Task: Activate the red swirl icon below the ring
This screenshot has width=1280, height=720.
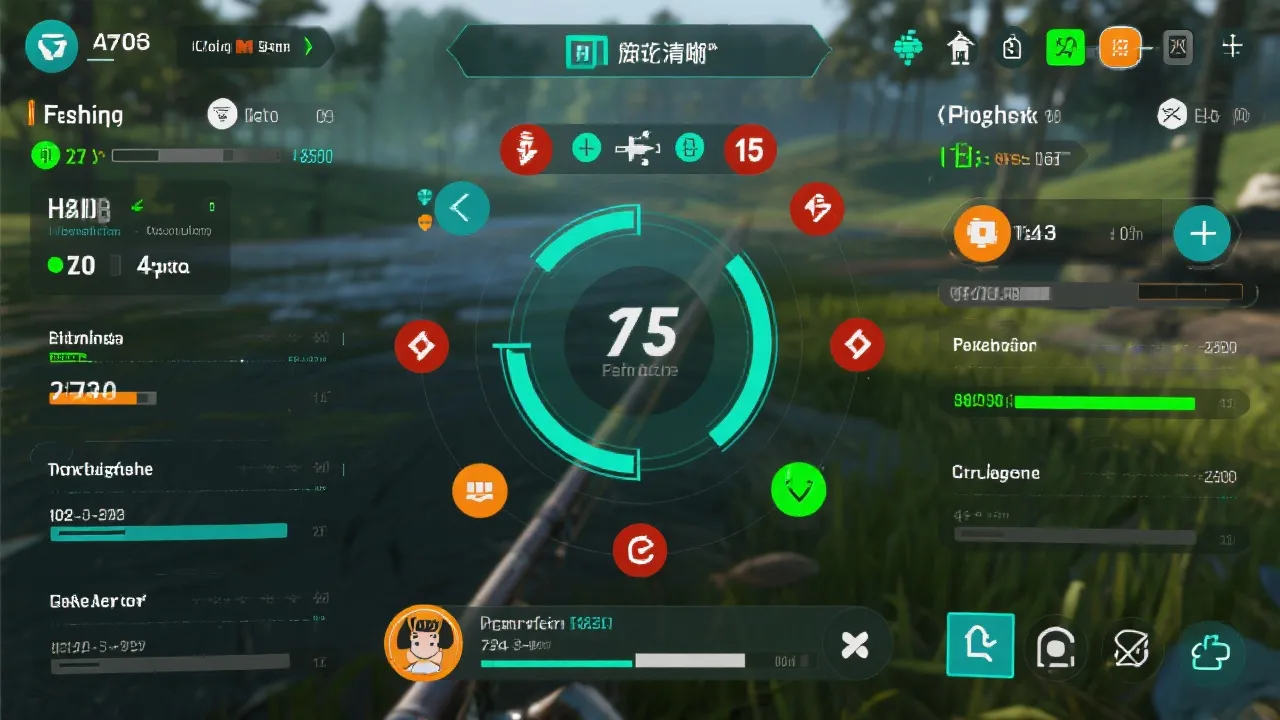Action: [x=639, y=550]
